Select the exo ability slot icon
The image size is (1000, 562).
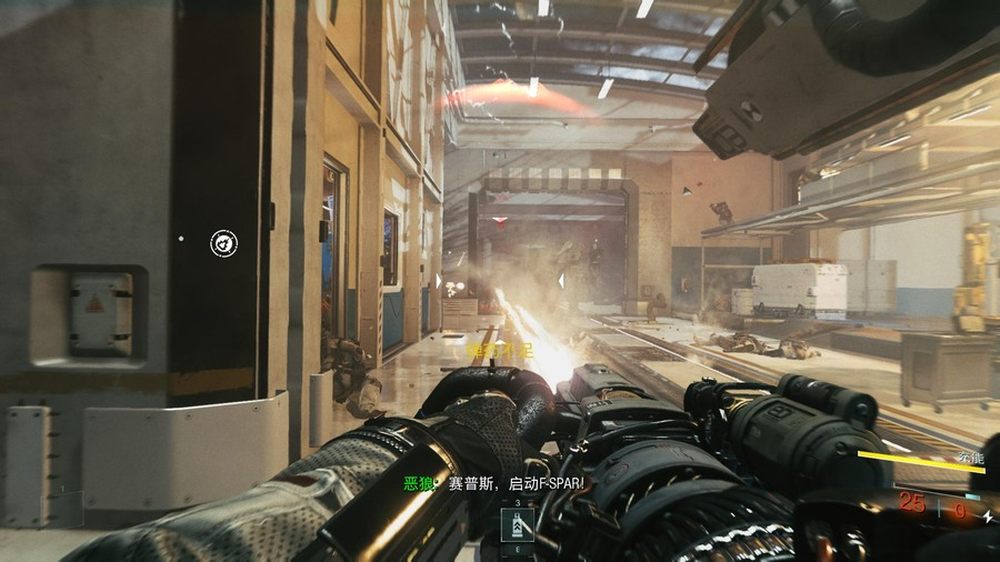tap(518, 524)
